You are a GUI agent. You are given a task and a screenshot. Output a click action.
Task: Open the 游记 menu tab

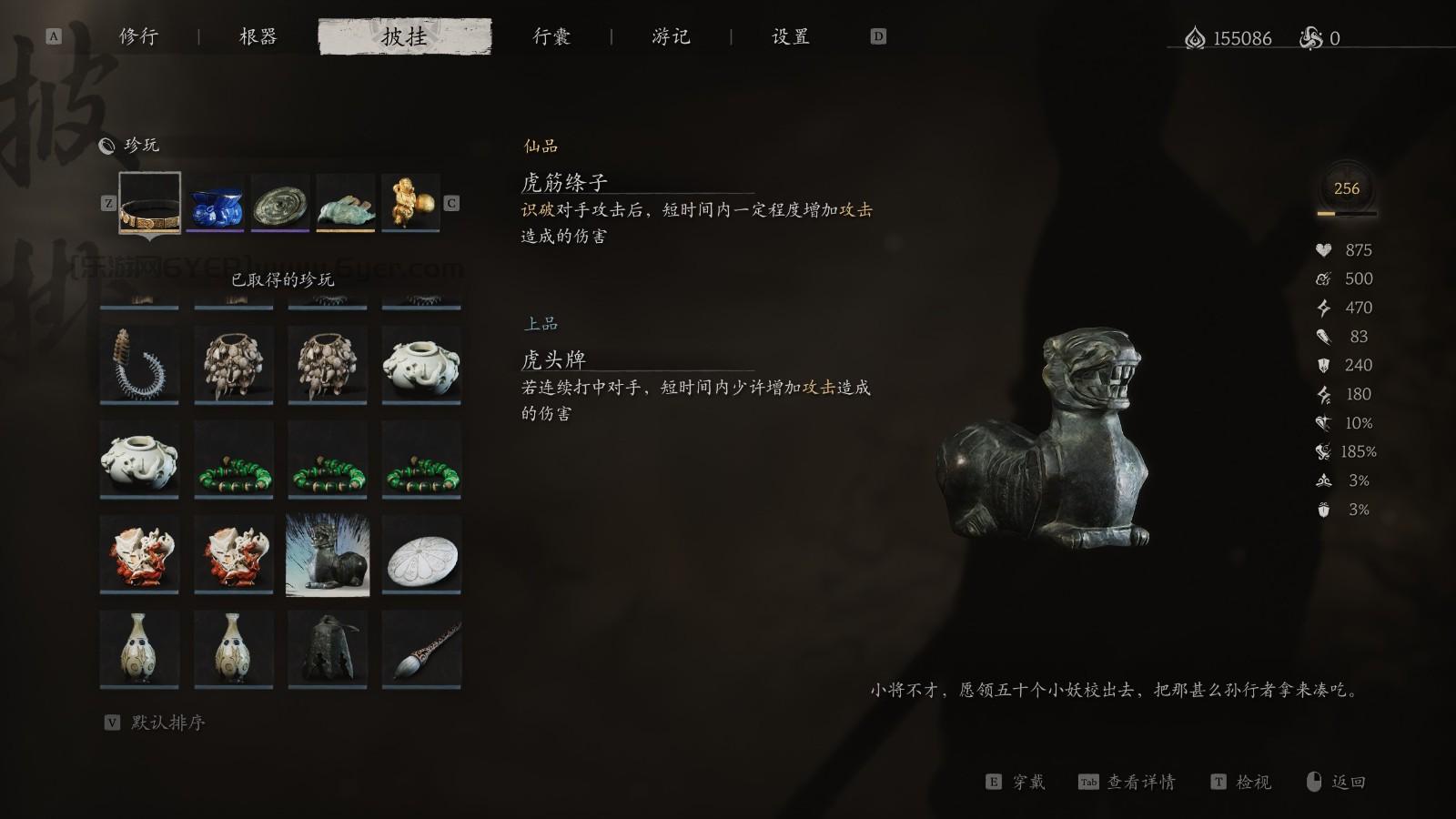[670, 36]
